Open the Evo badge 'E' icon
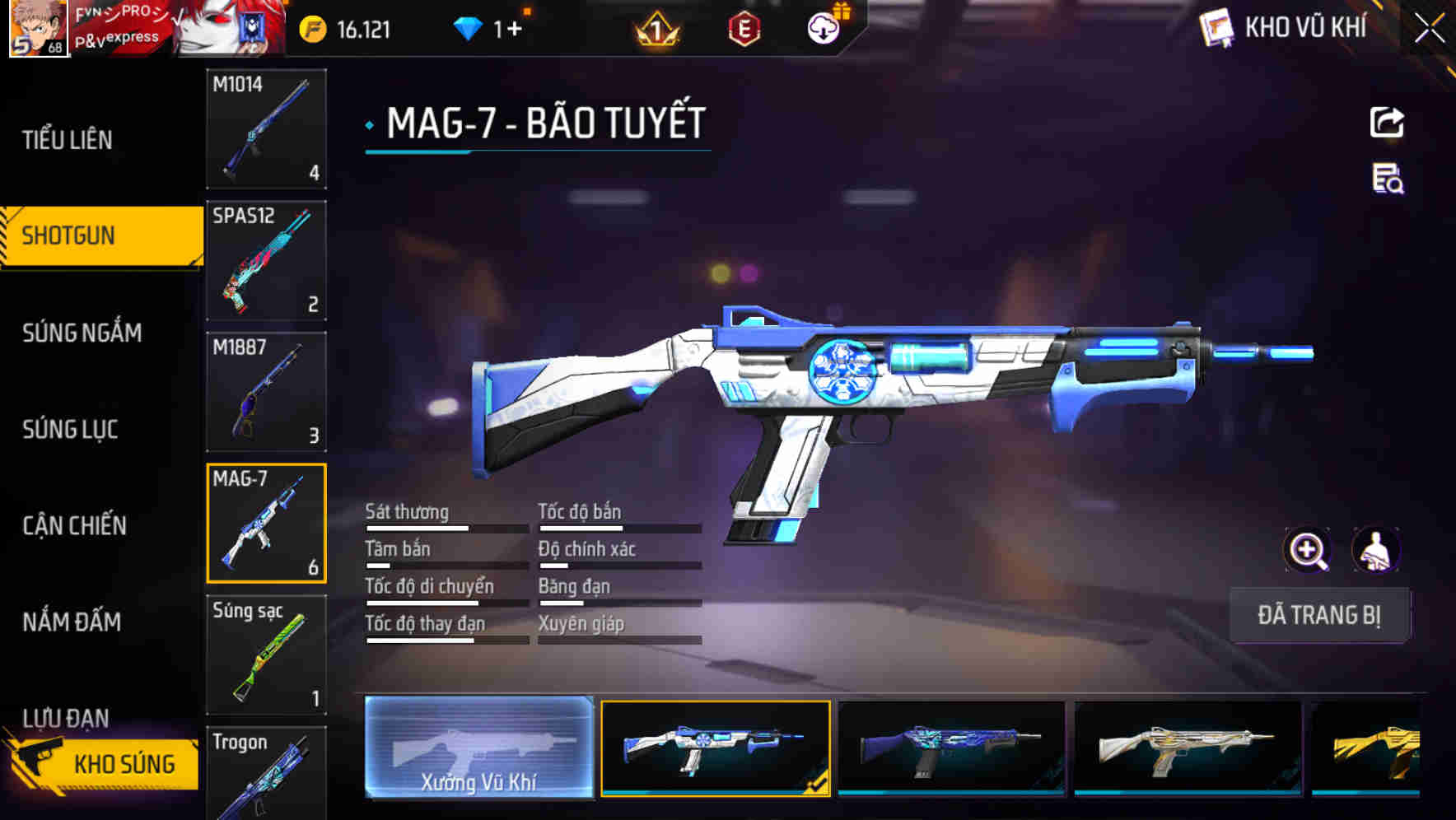The width and height of the screenshot is (1456, 820). tap(740, 30)
